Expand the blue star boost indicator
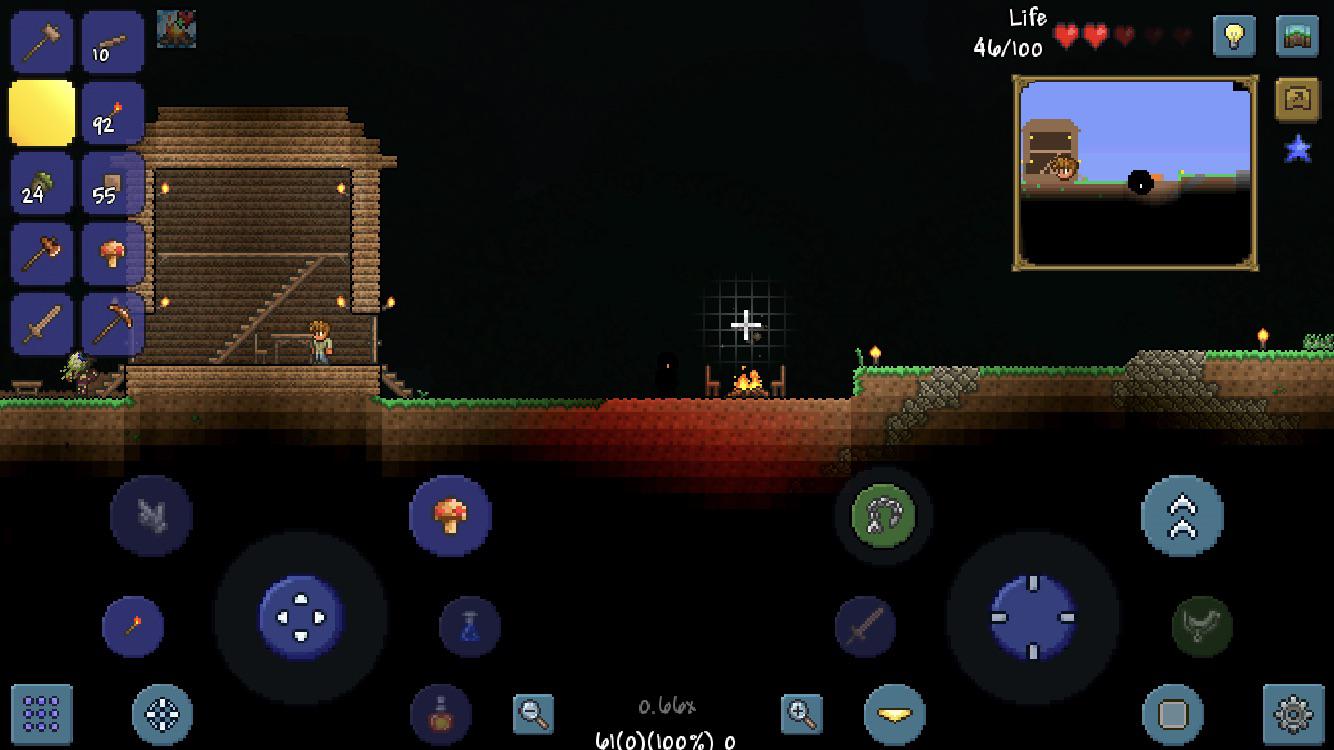The image size is (1334, 750). coord(1297,148)
